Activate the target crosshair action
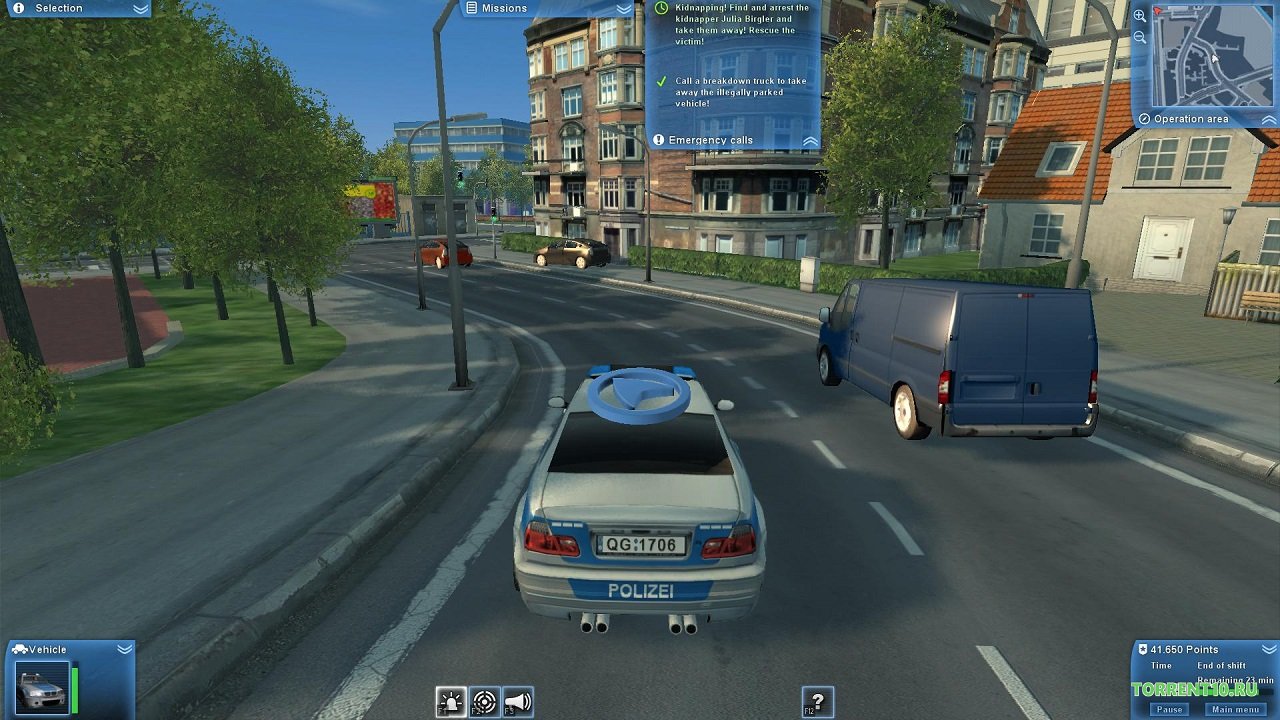Screen dimensions: 1280x720 point(484,702)
